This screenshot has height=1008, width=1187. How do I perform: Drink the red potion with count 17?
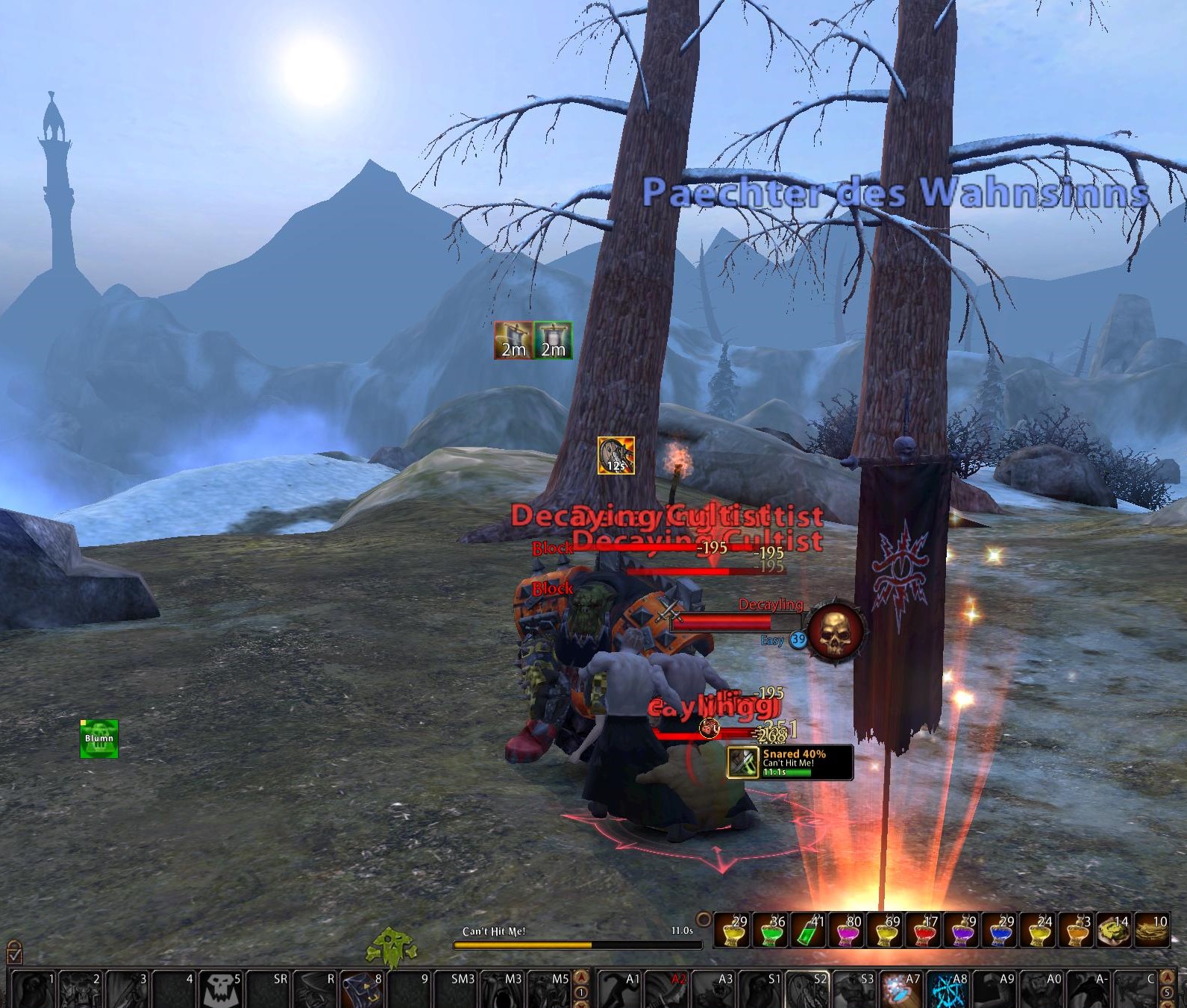tap(923, 930)
